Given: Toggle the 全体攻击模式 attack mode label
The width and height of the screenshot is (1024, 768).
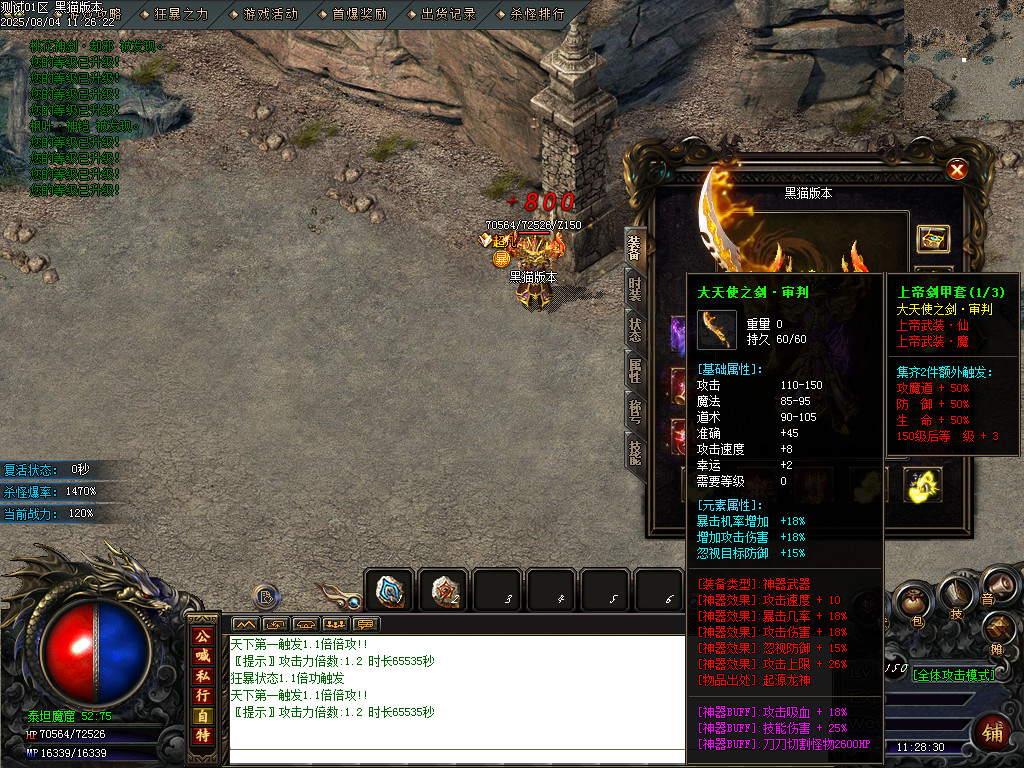Looking at the screenshot, I should [953, 675].
